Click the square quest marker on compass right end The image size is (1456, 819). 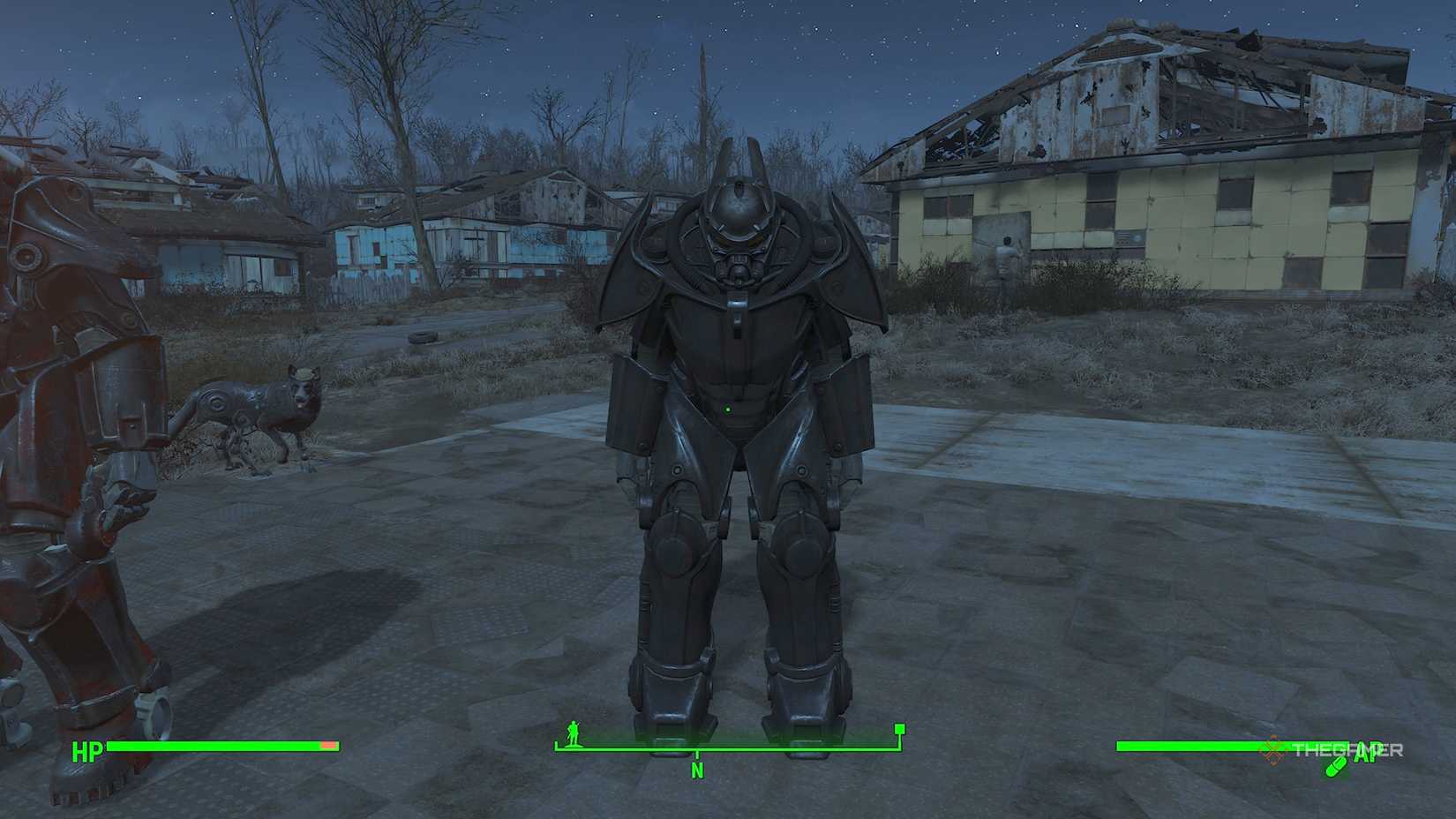[899, 729]
